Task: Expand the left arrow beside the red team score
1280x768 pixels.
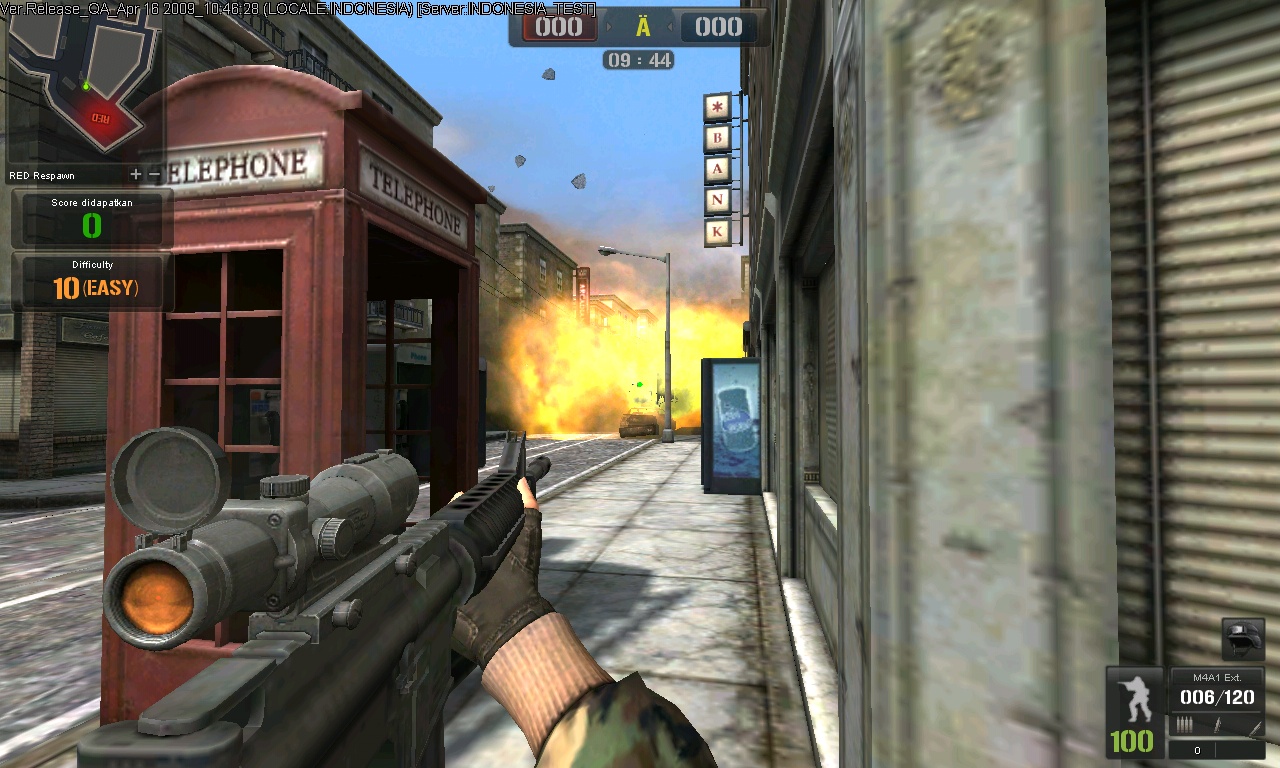Action: click(x=608, y=26)
